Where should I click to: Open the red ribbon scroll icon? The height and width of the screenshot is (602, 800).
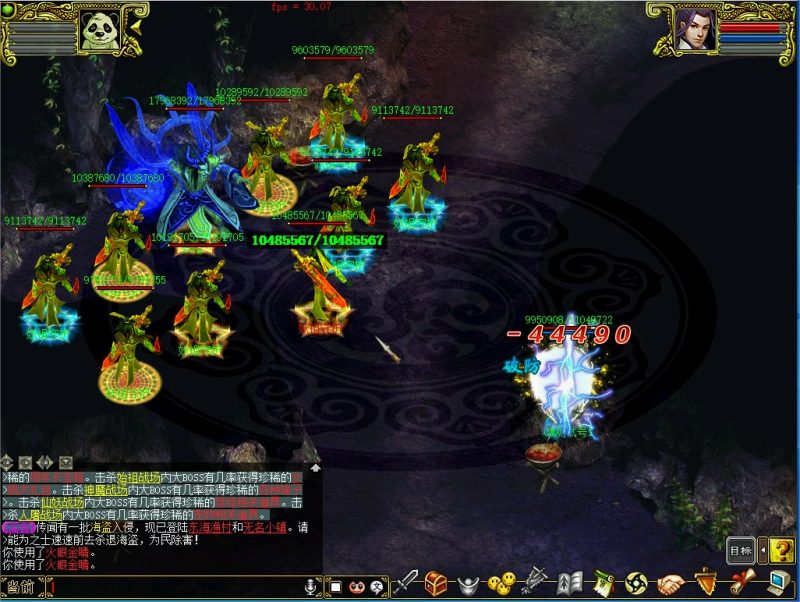pos(740,582)
